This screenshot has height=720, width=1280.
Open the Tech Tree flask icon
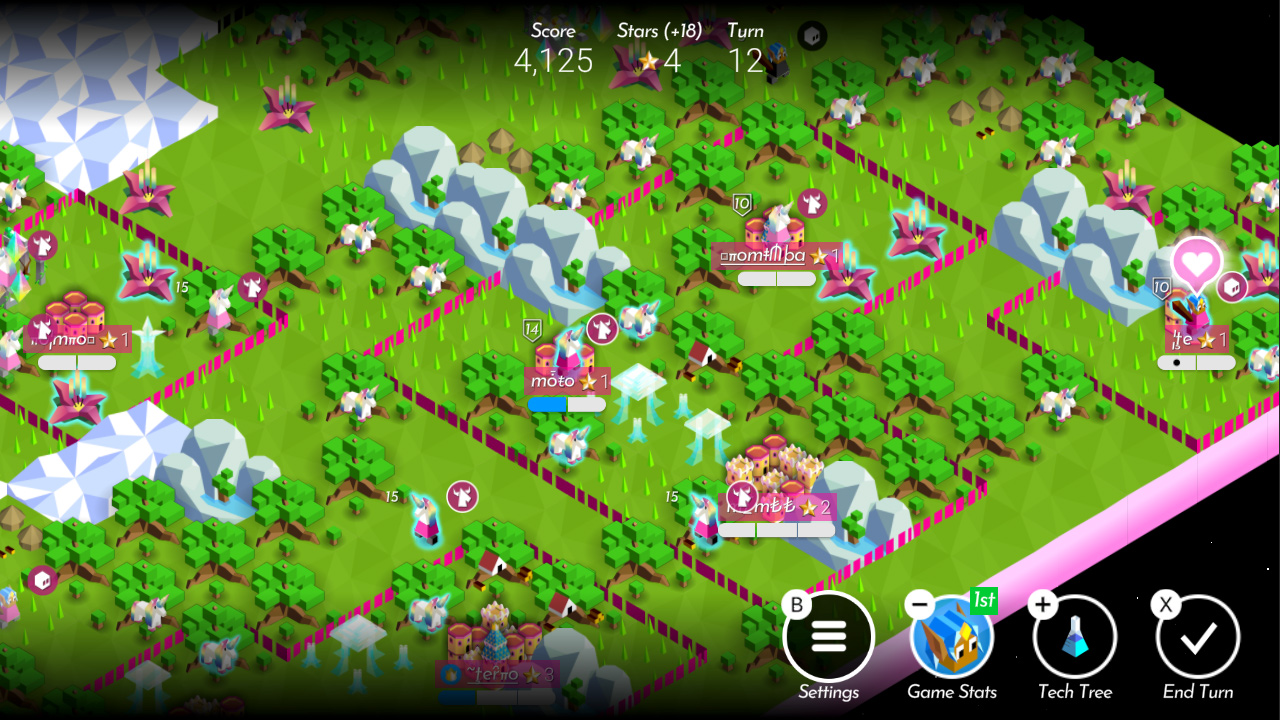[1075, 637]
